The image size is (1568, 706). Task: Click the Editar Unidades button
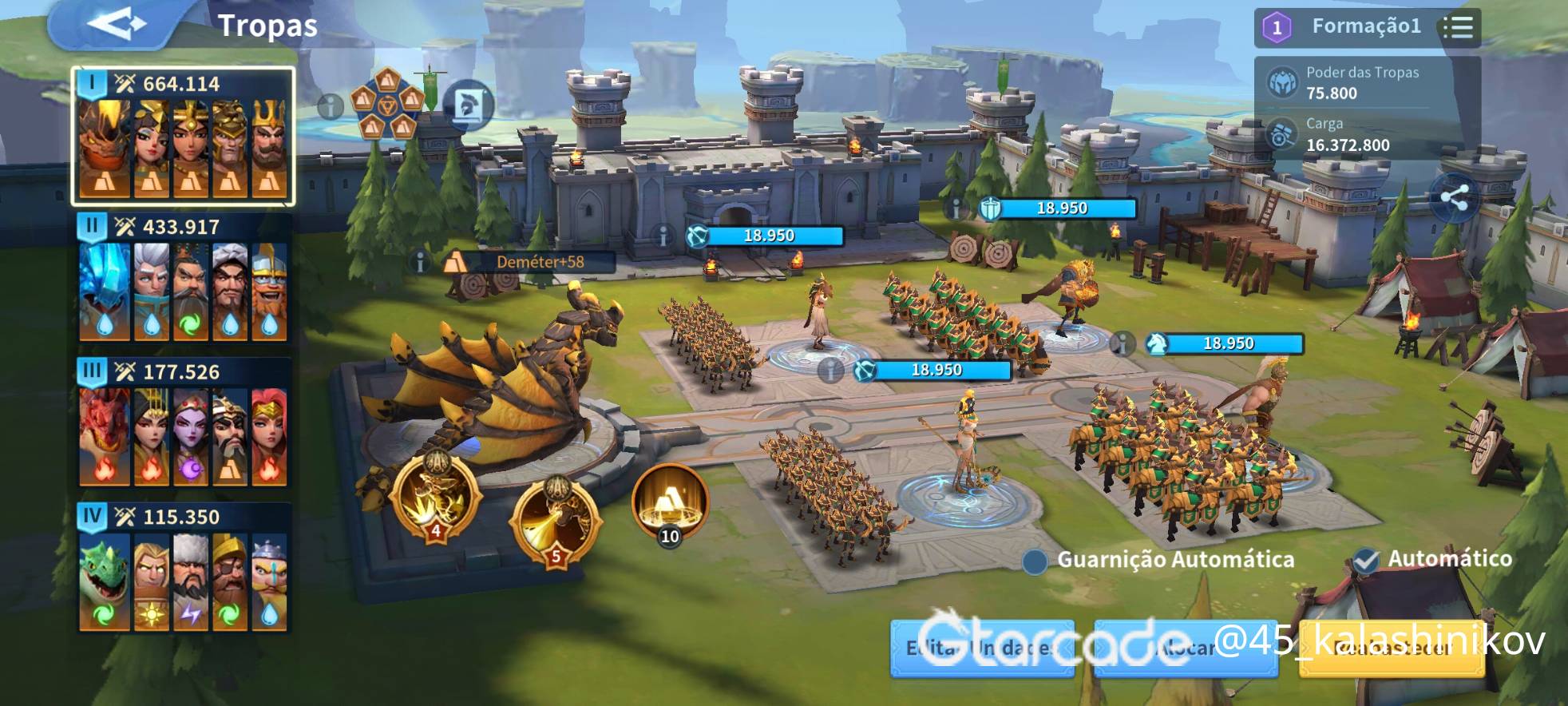point(982,648)
